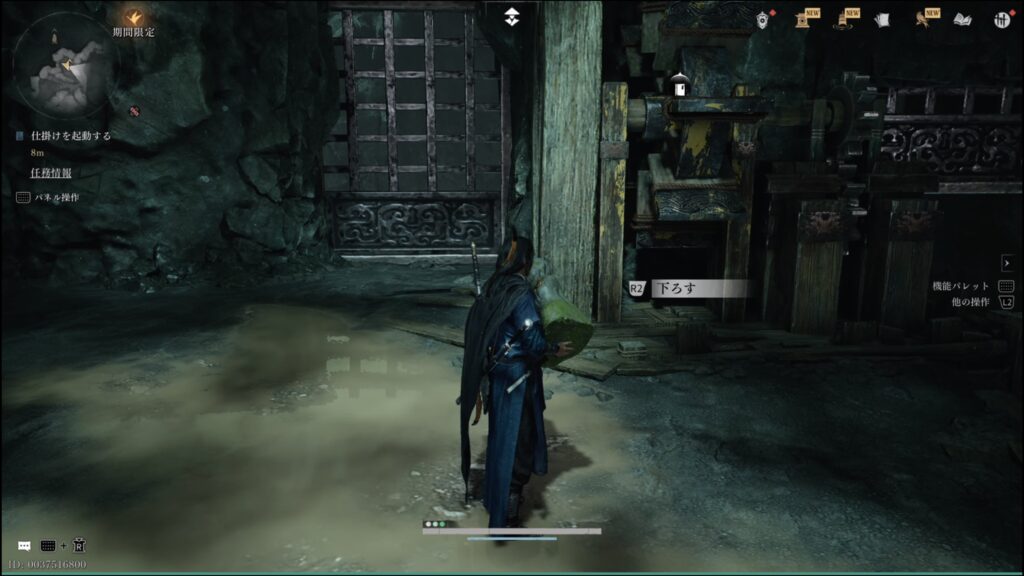Open the ship icon marked NEW
This screenshot has height=576, width=1024.
click(841, 19)
